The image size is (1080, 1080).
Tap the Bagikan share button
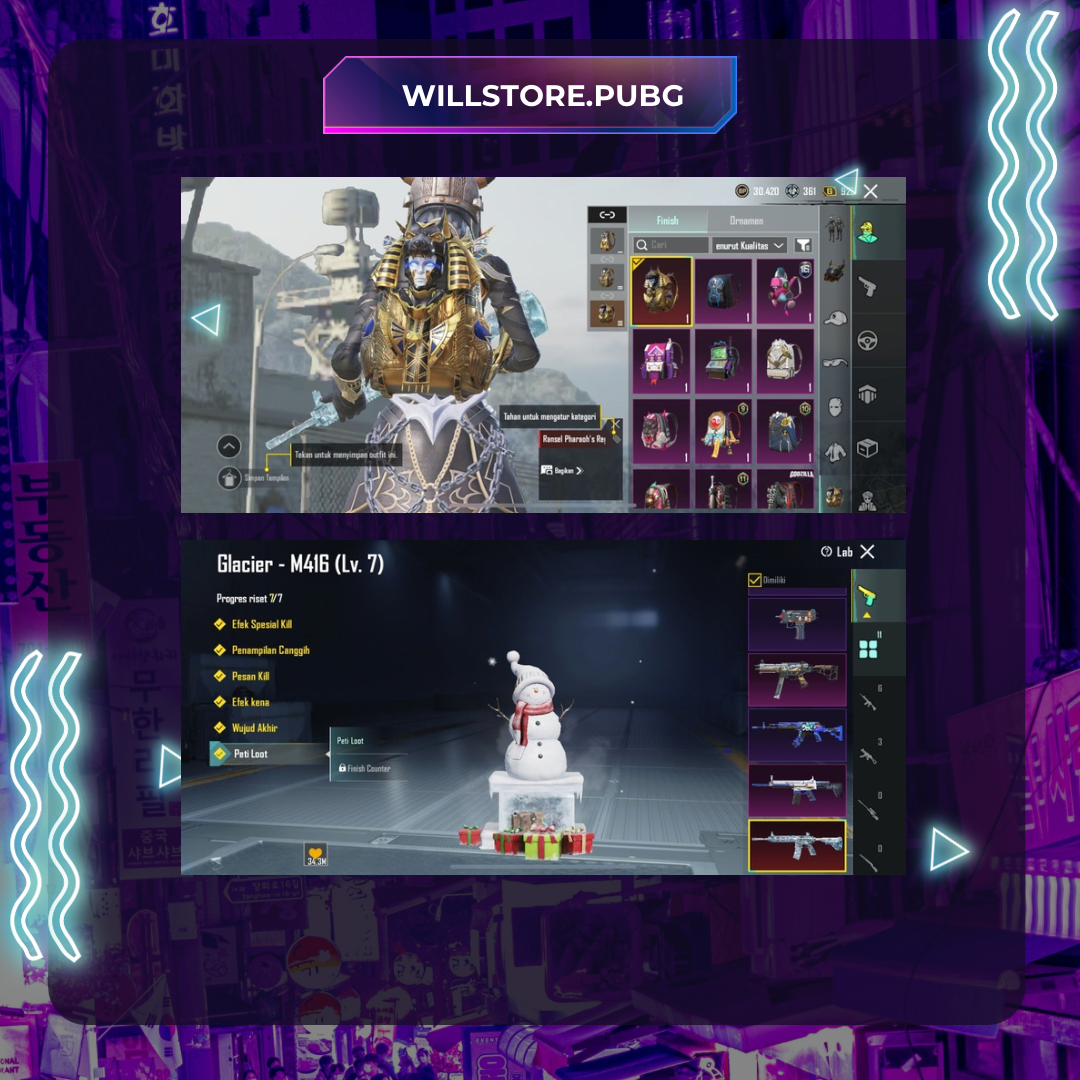(x=562, y=470)
